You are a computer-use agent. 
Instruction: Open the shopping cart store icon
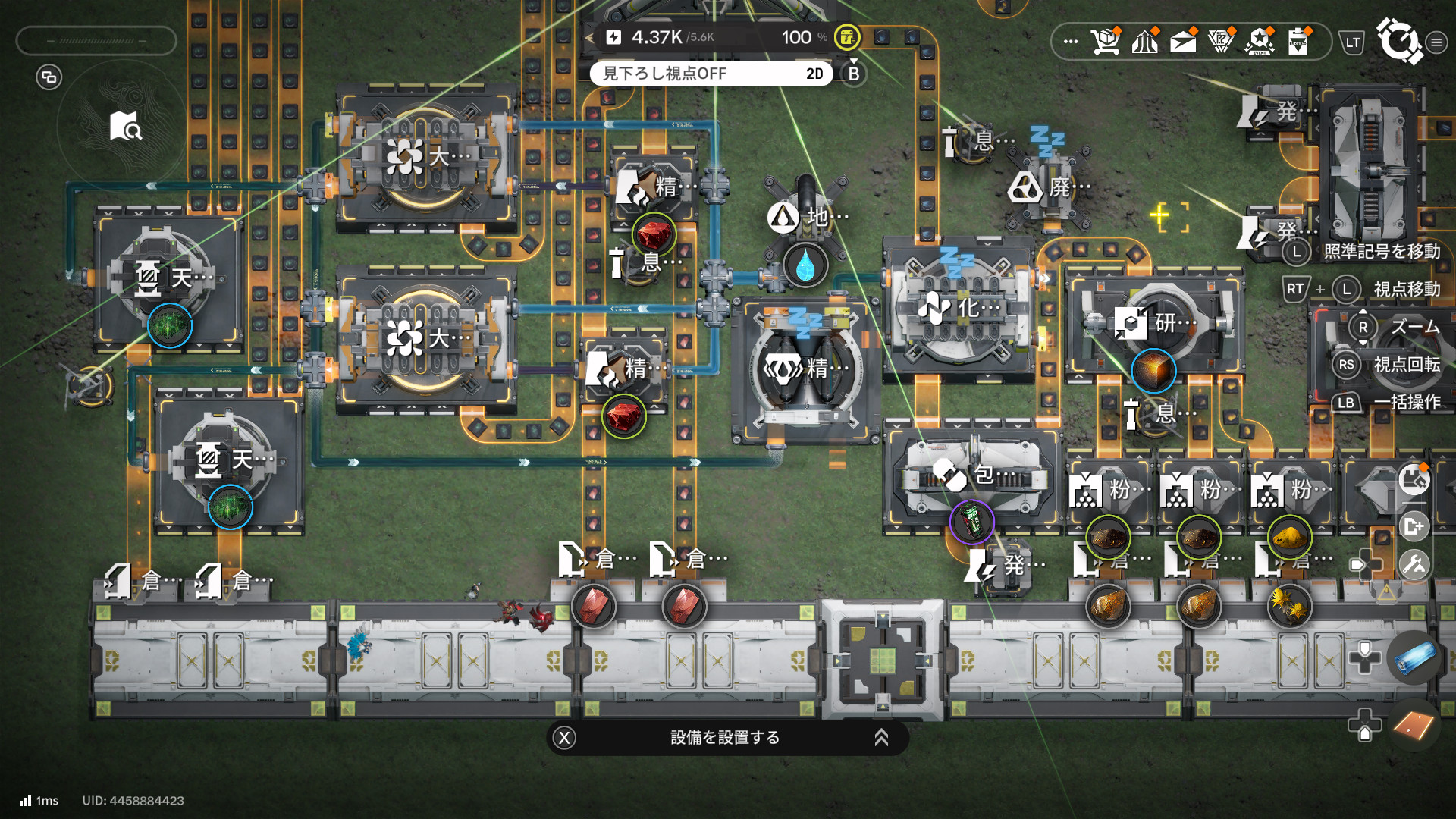(x=1106, y=42)
